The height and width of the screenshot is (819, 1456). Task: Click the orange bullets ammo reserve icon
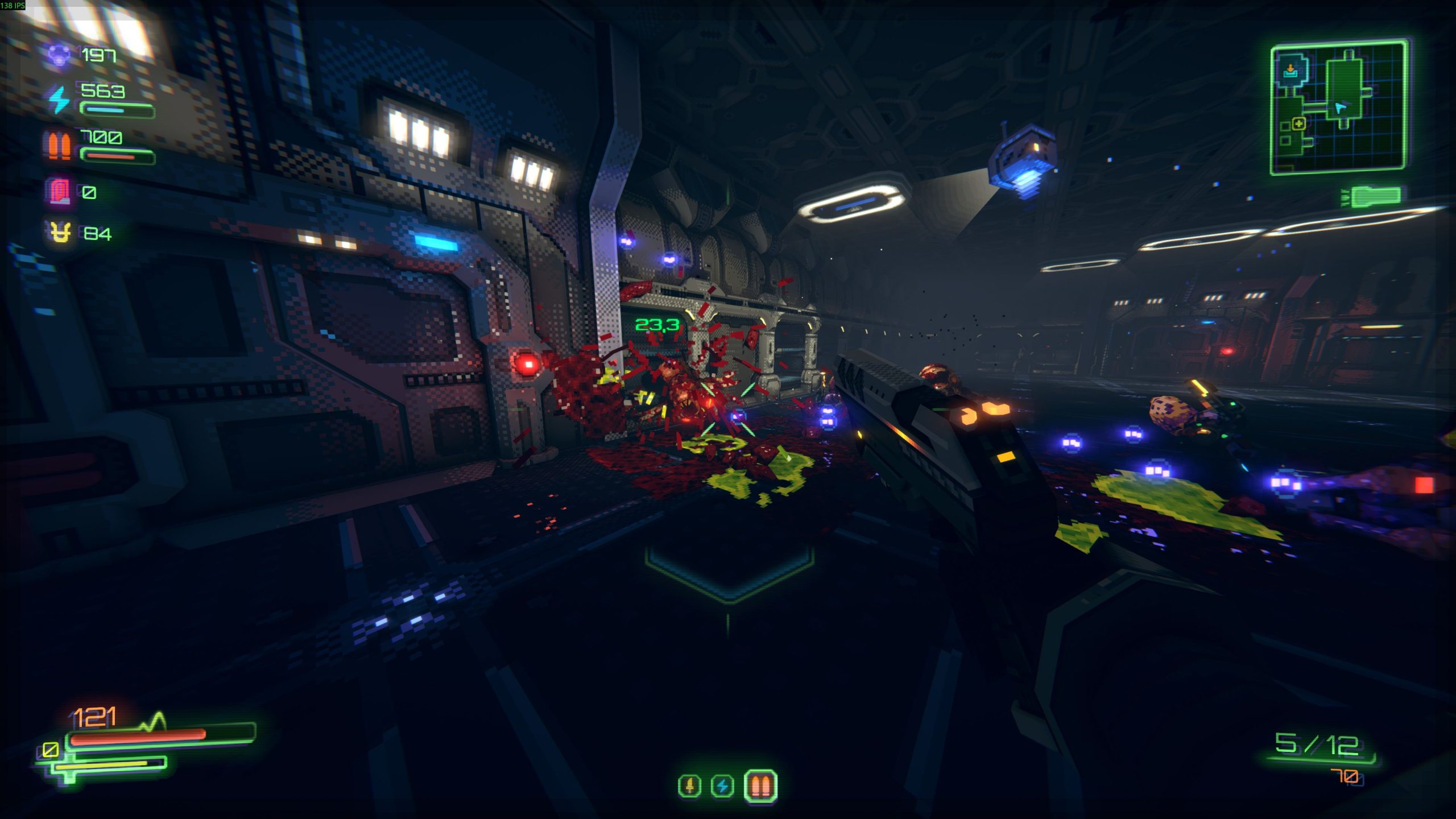pos(59,145)
